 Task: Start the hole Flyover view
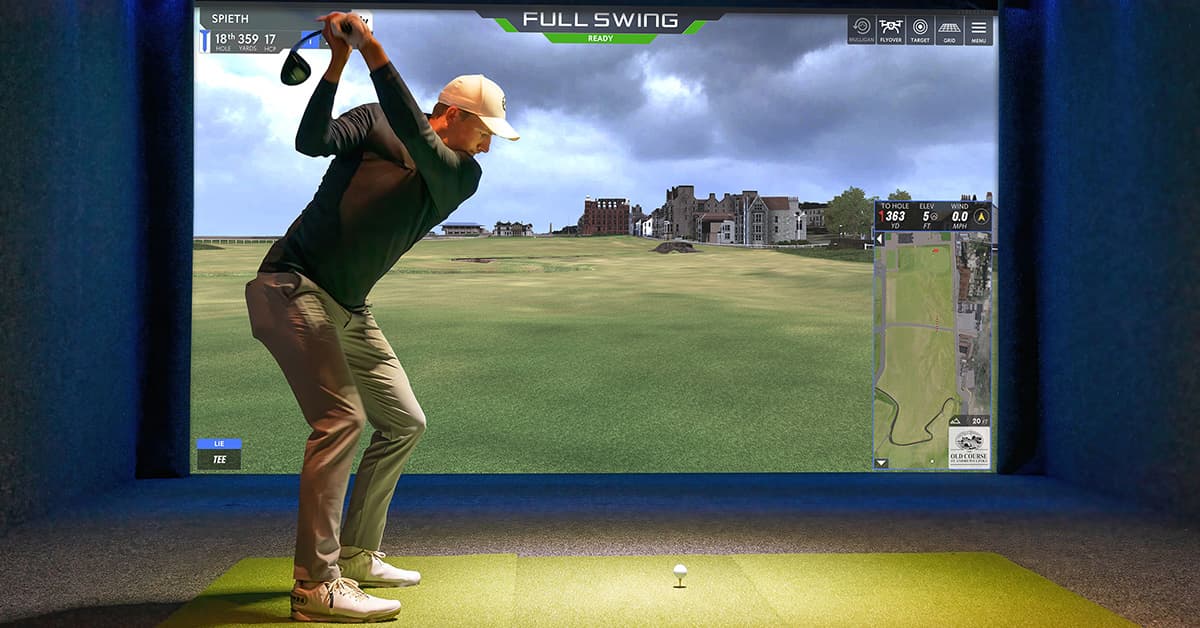point(890,29)
